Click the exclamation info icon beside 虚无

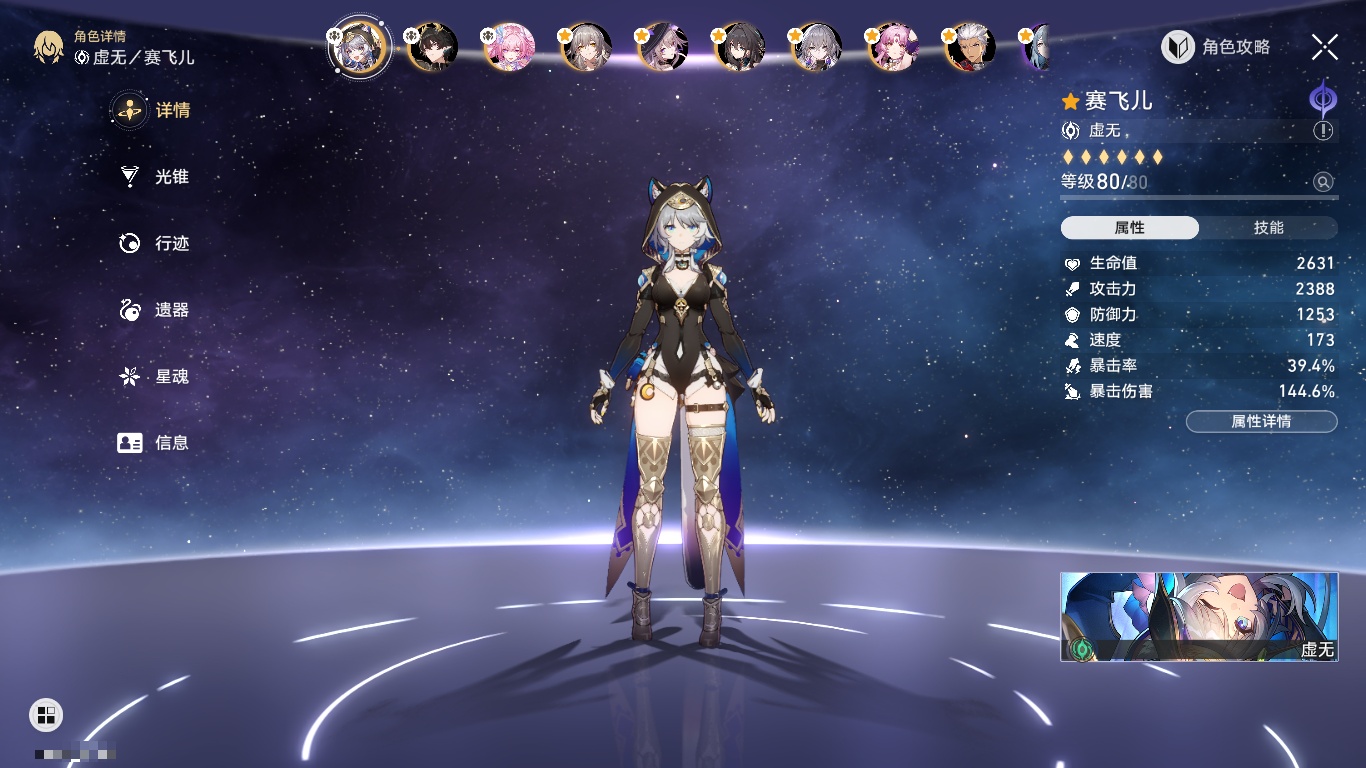click(1323, 131)
